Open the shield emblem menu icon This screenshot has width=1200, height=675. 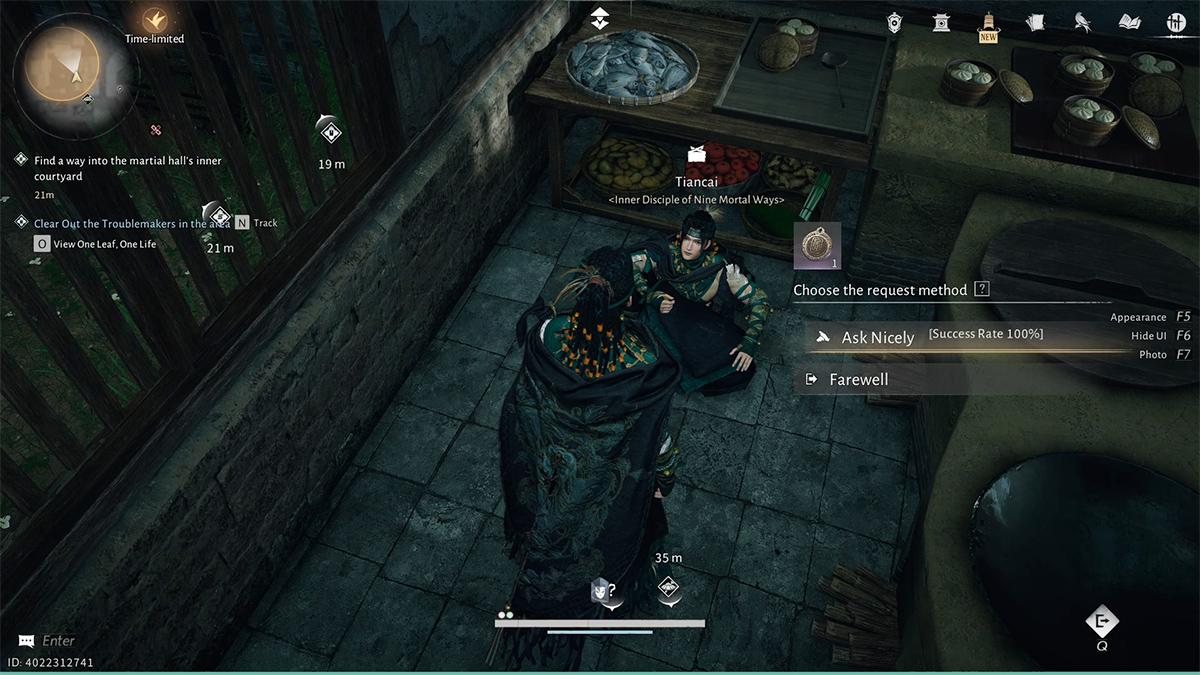pos(897,22)
